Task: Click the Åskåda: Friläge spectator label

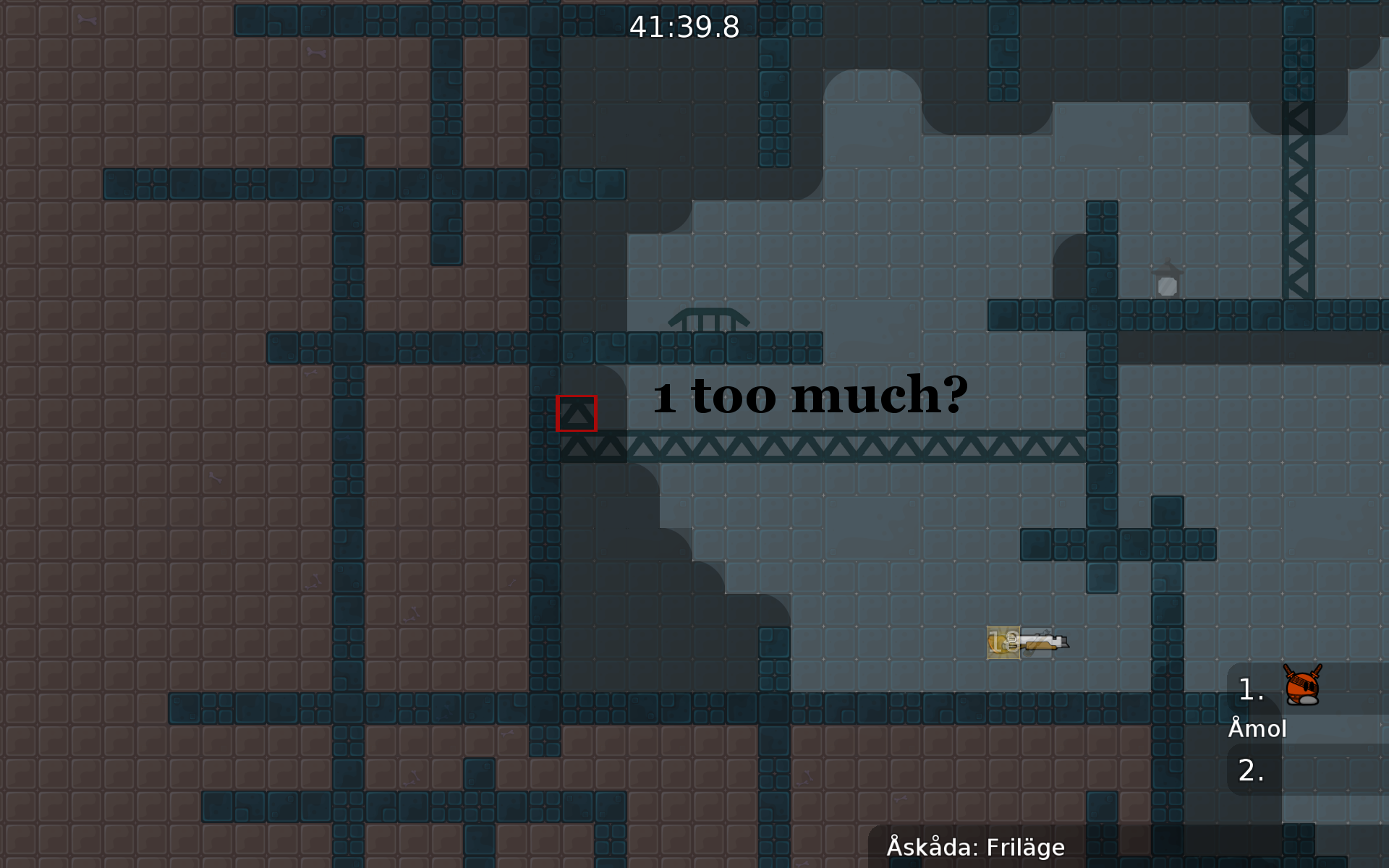Action: pos(975,847)
